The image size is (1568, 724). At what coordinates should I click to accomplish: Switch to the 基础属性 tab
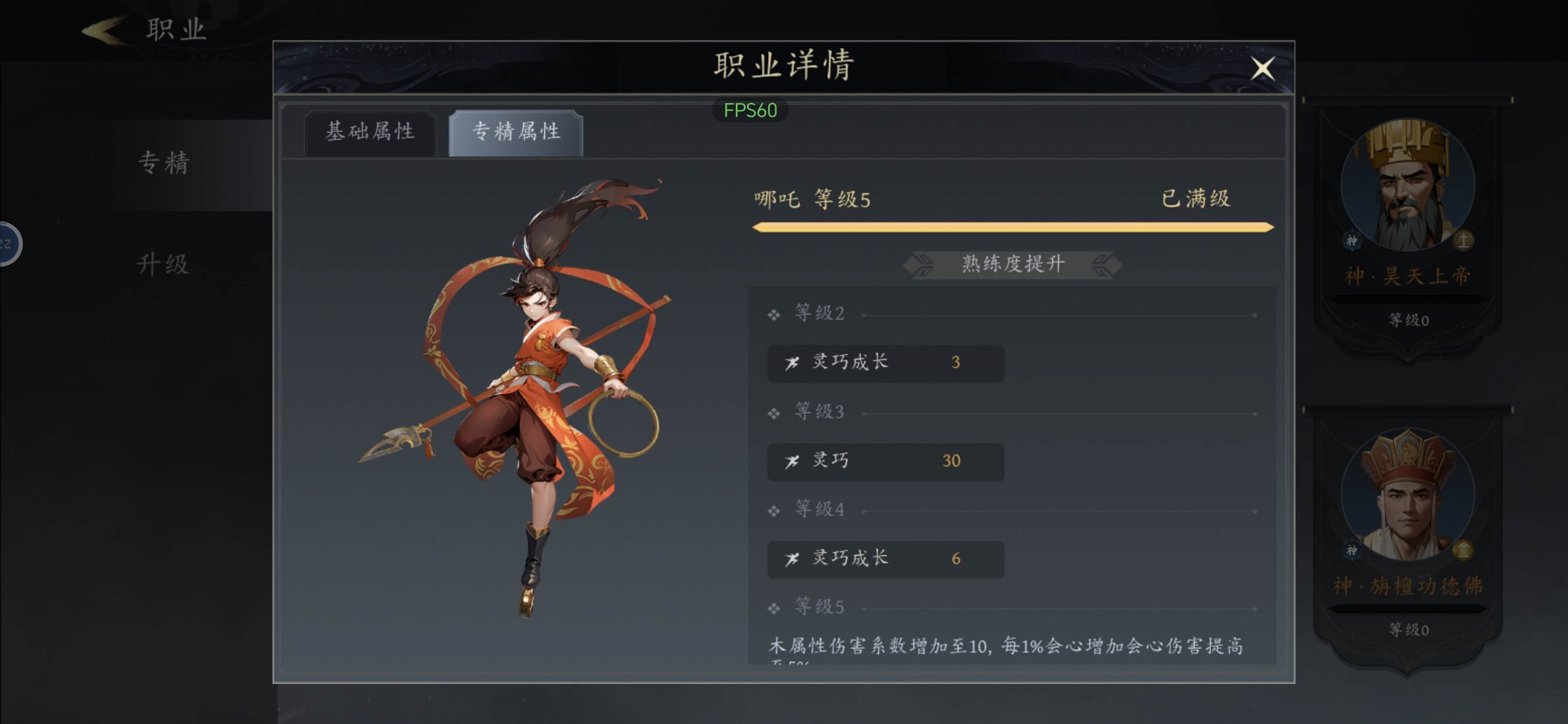371,132
